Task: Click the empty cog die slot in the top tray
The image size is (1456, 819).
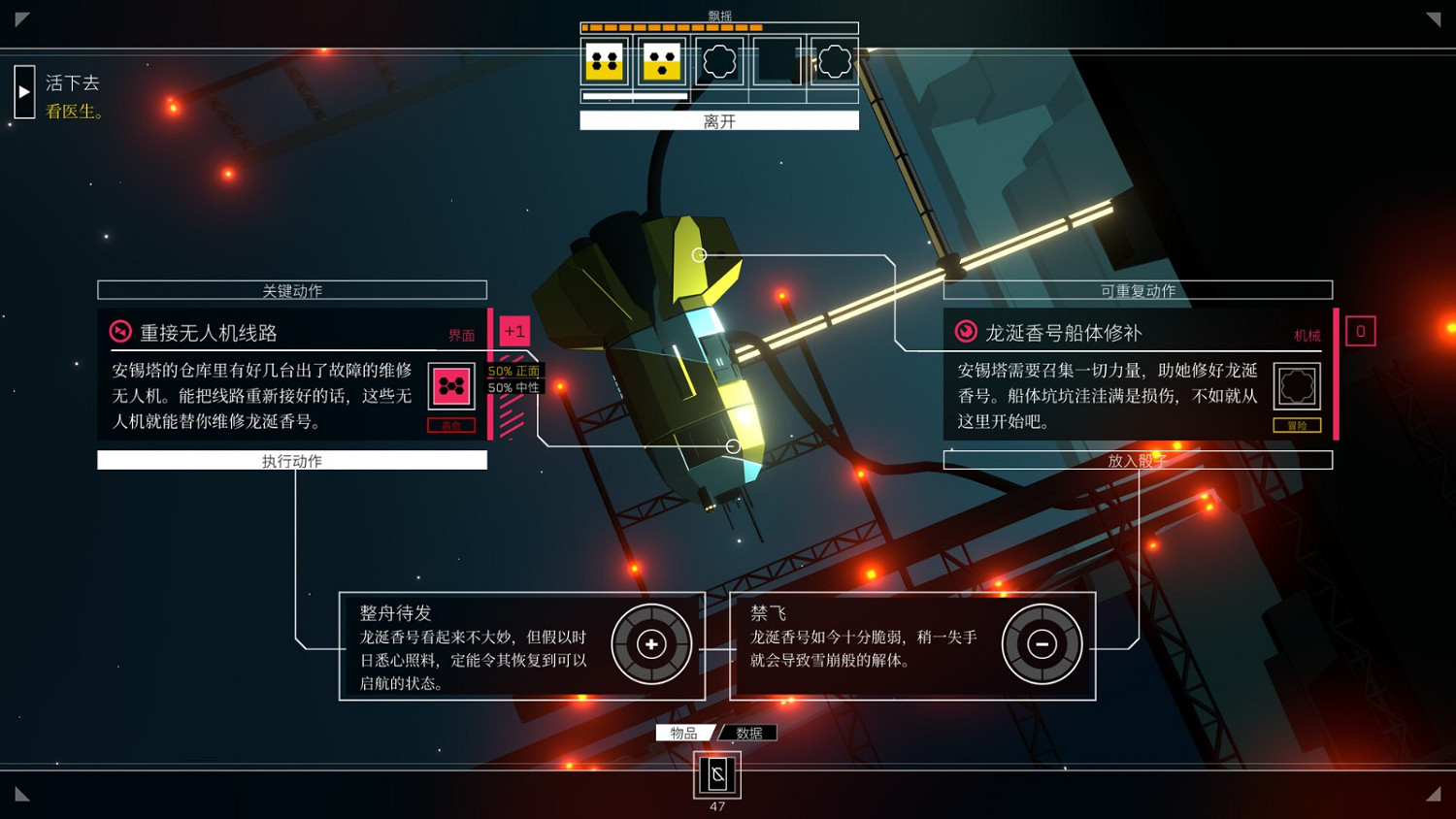Action: click(x=717, y=61)
